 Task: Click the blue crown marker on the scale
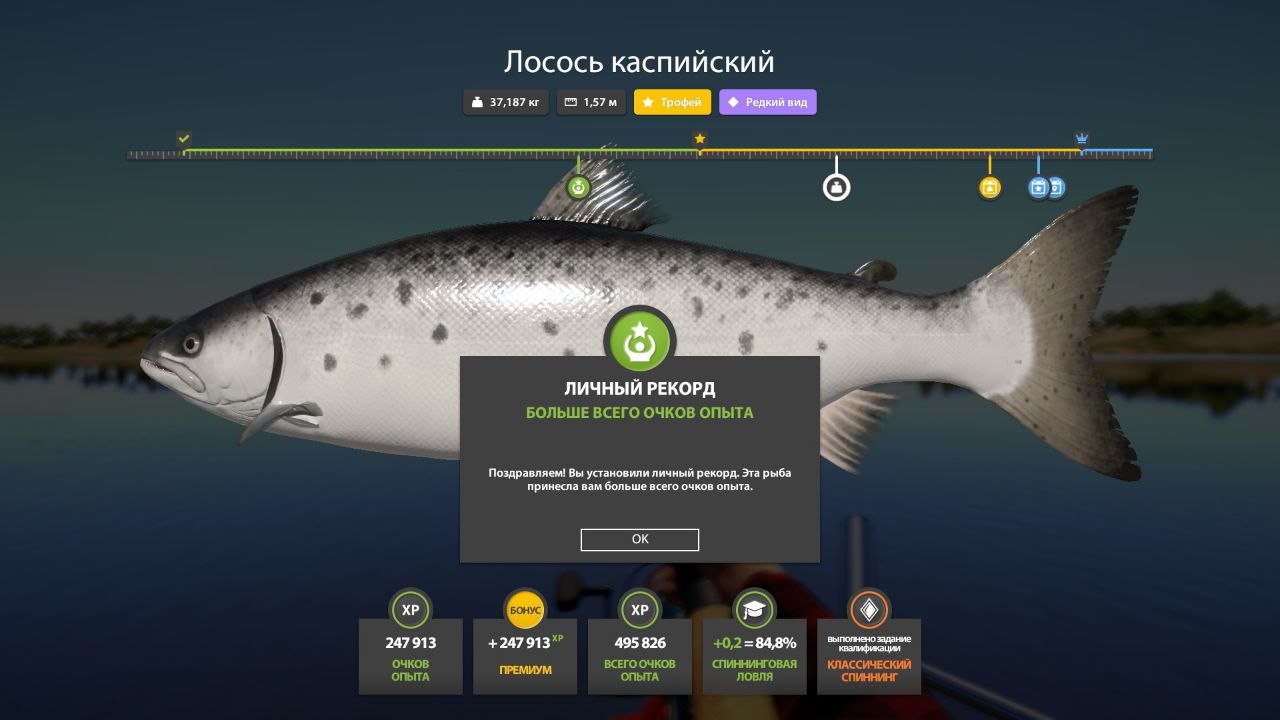[x=1082, y=140]
